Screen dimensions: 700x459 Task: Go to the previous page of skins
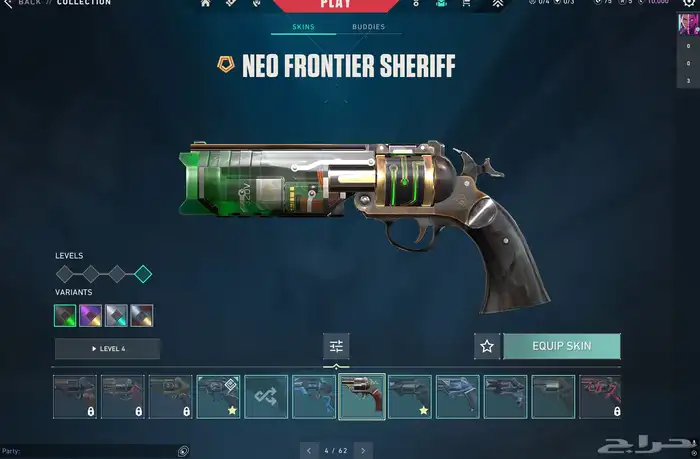pyautogui.click(x=309, y=451)
